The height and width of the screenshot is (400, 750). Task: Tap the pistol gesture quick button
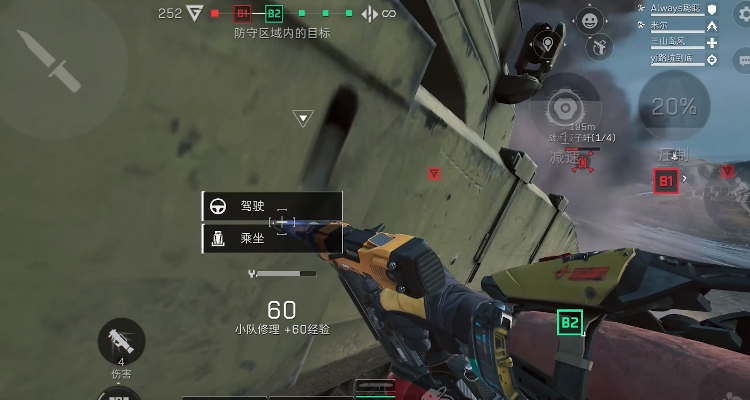[x=601, y=45]
